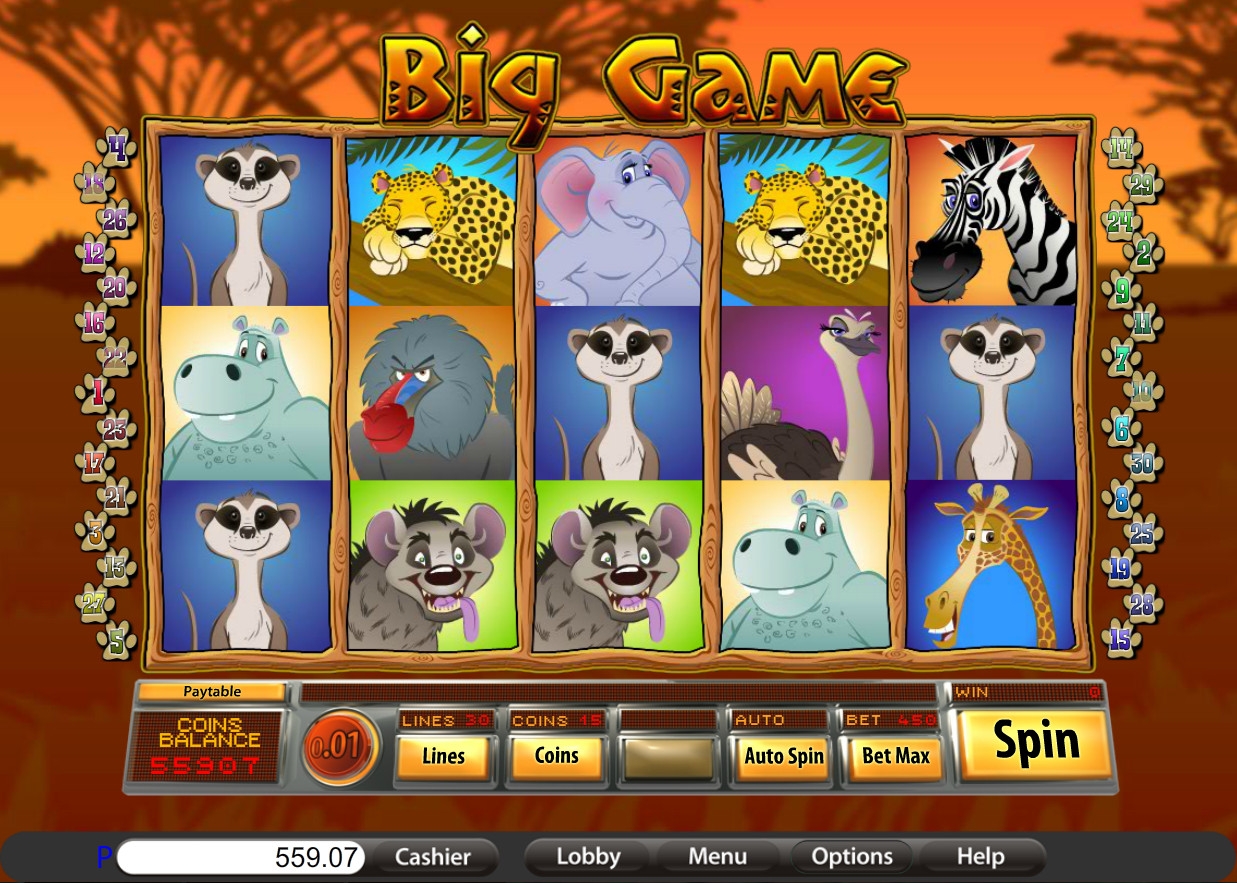Select payline 14 paw marker
The height and width of the screenshot is (883, 1237).
click(x=1120, y=150)
